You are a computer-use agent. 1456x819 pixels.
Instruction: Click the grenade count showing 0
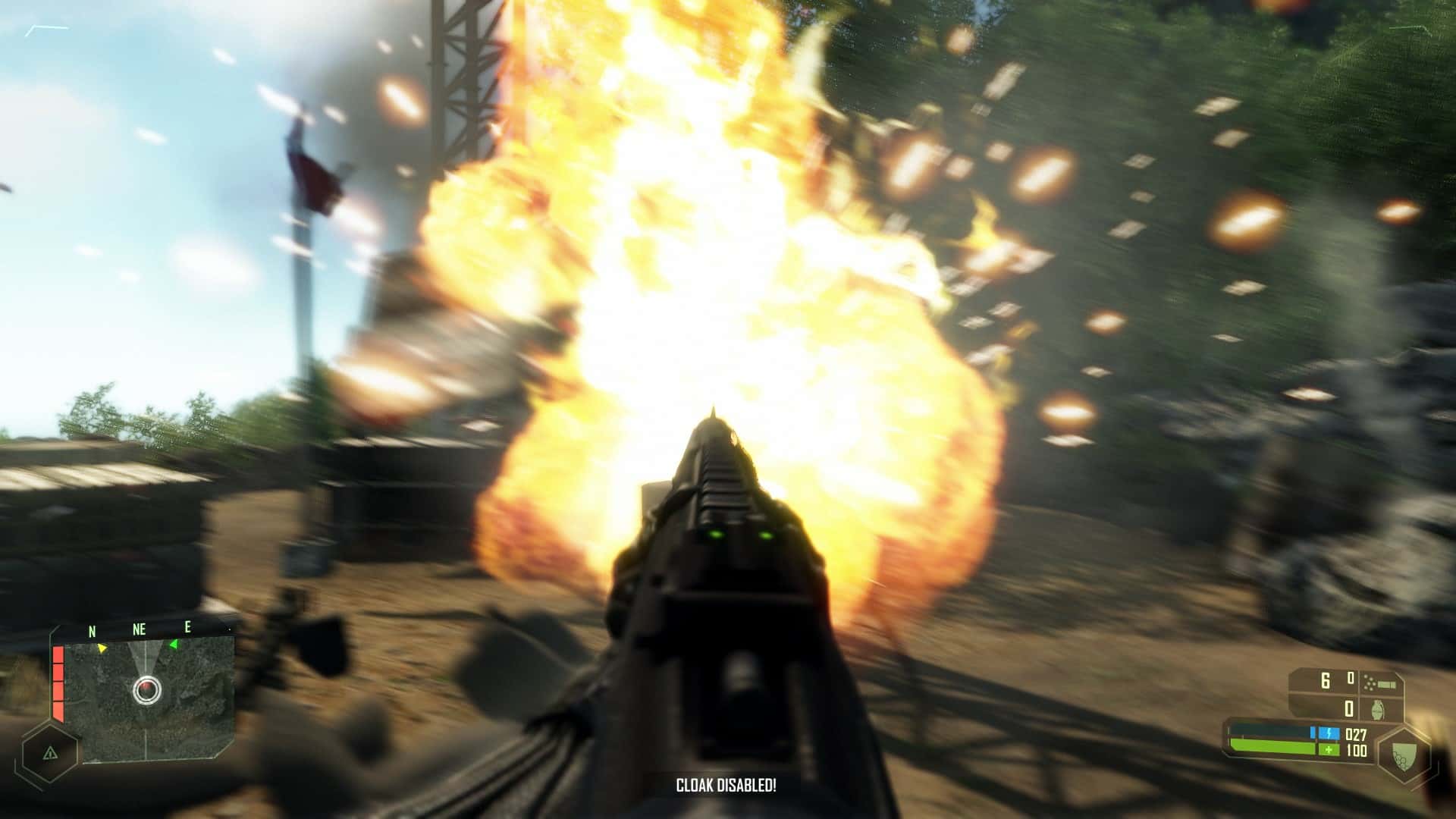point(1348,709)
